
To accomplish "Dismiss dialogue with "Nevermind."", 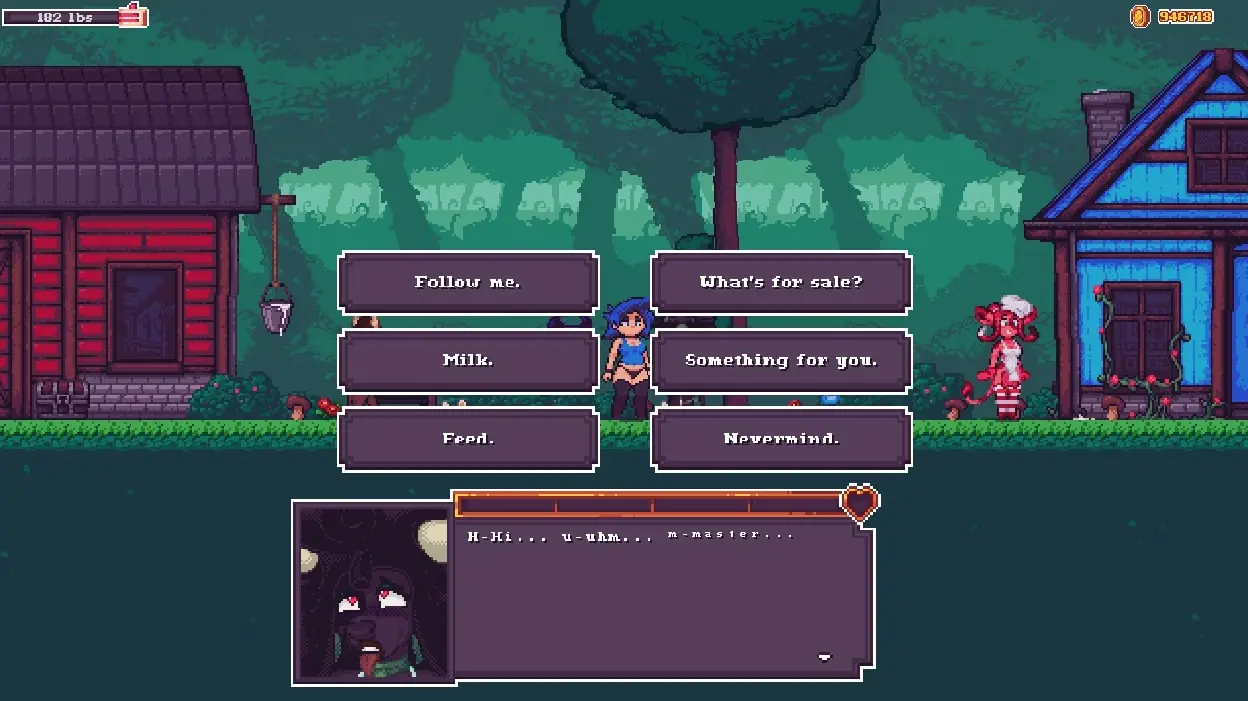I will [x=781, y=438].
